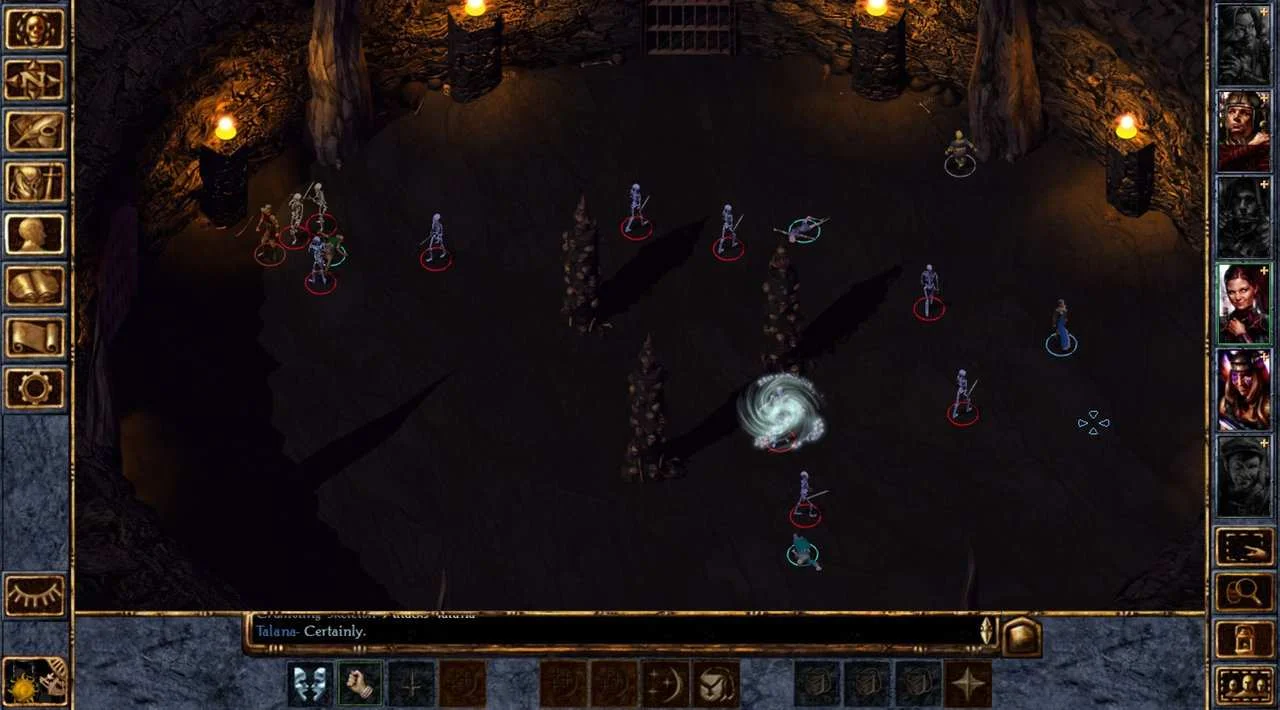Click the magnifying glass button
This screenshot has width=1280, height=710.
coord(1244,593)
